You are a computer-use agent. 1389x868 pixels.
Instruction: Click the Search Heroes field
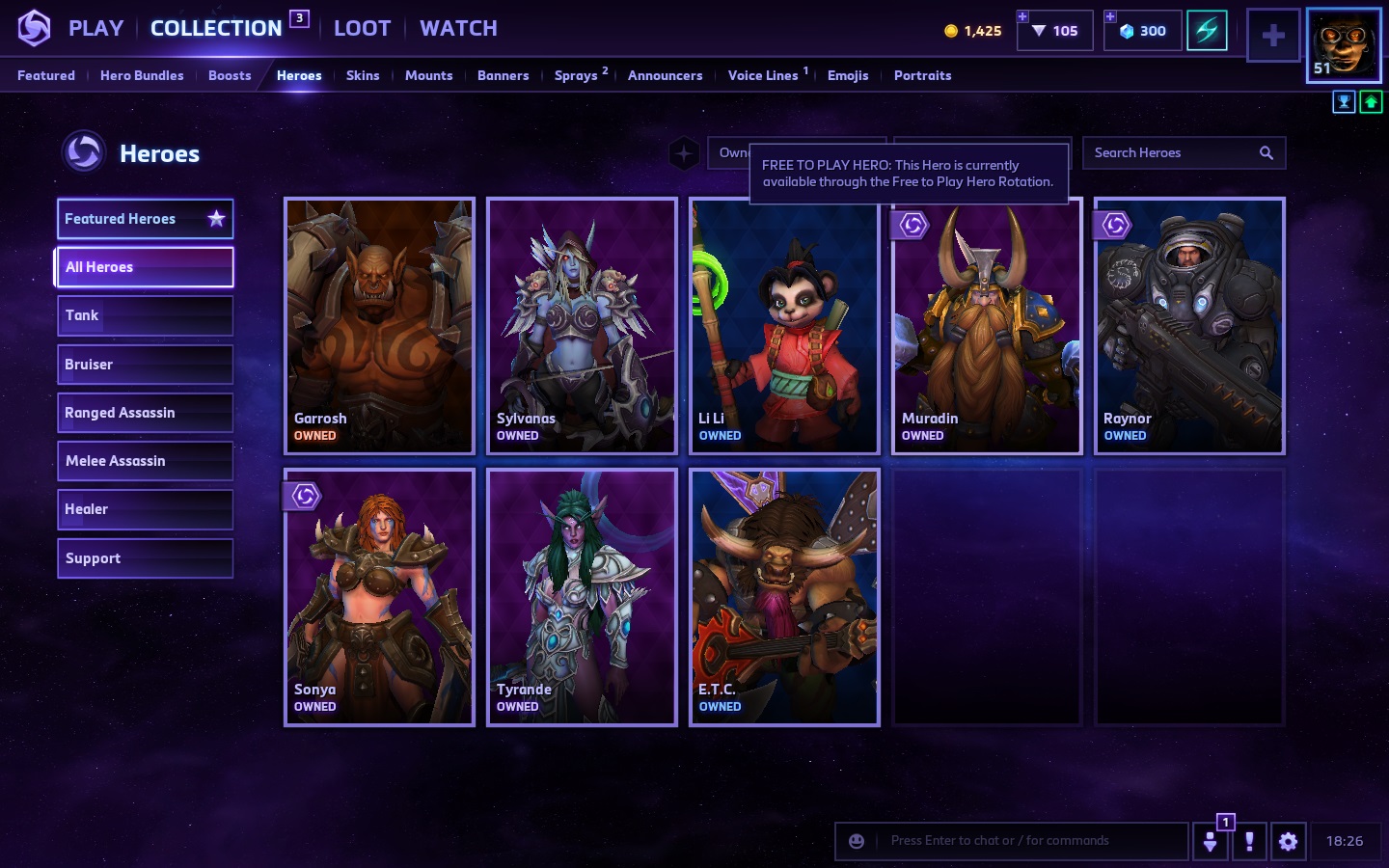point(1173,152)
